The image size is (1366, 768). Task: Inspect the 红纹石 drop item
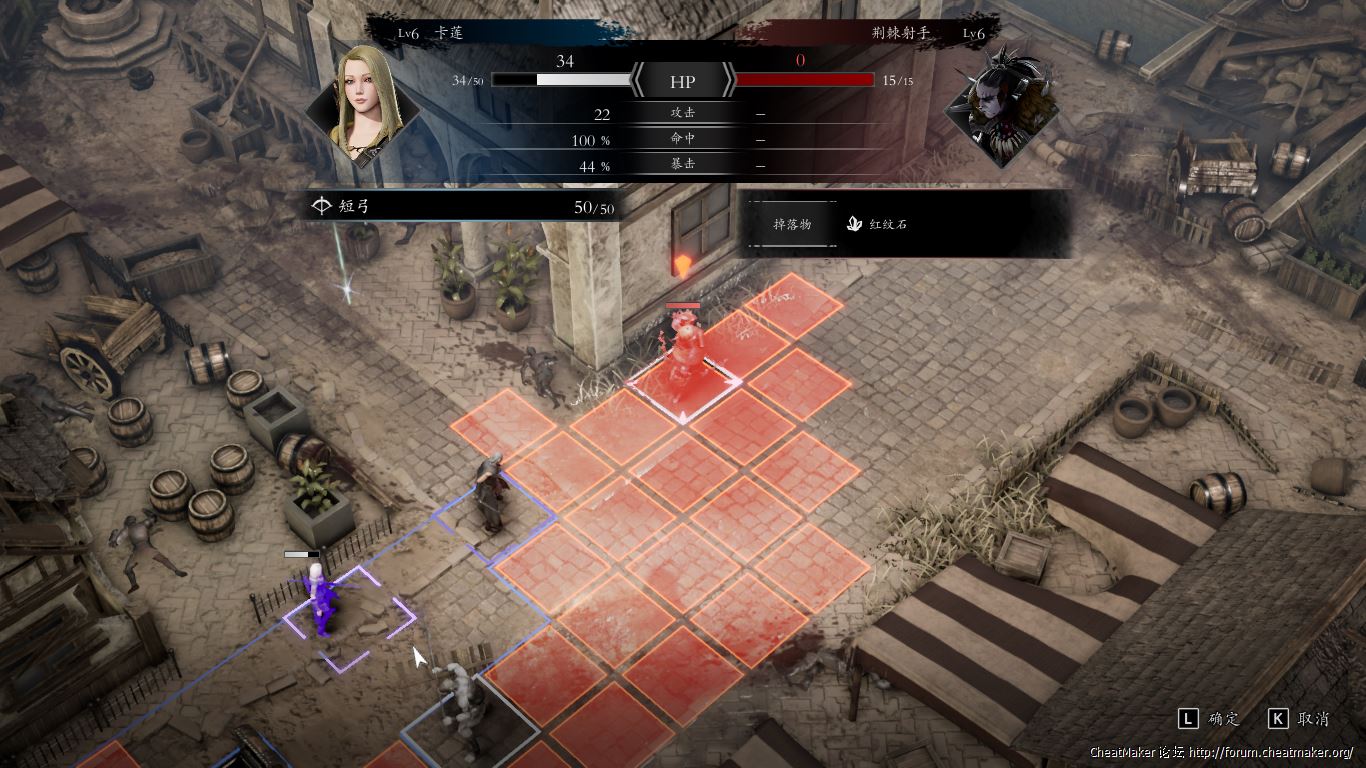(x=878, y=224)
